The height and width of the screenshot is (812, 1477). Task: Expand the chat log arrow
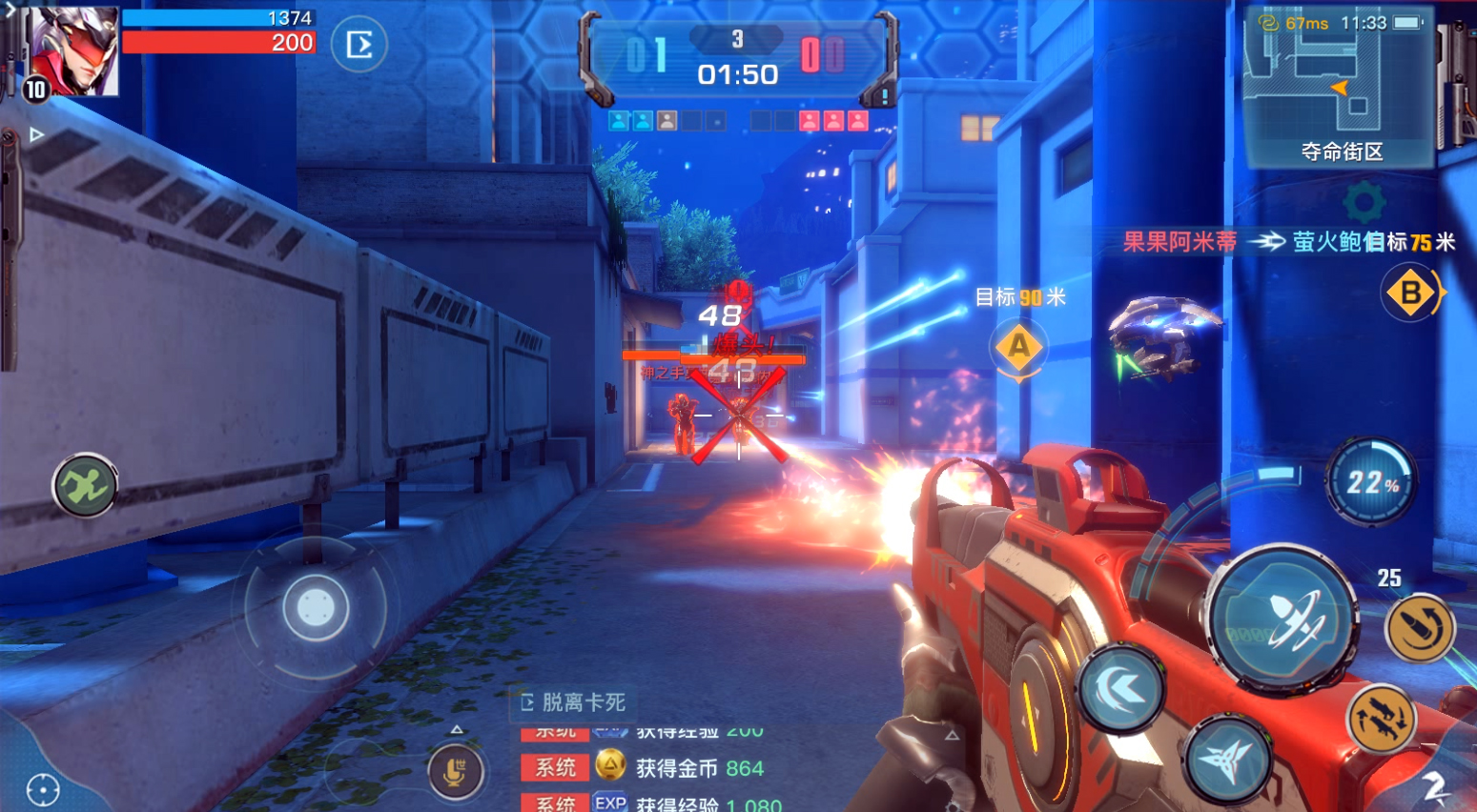[457, 730]
